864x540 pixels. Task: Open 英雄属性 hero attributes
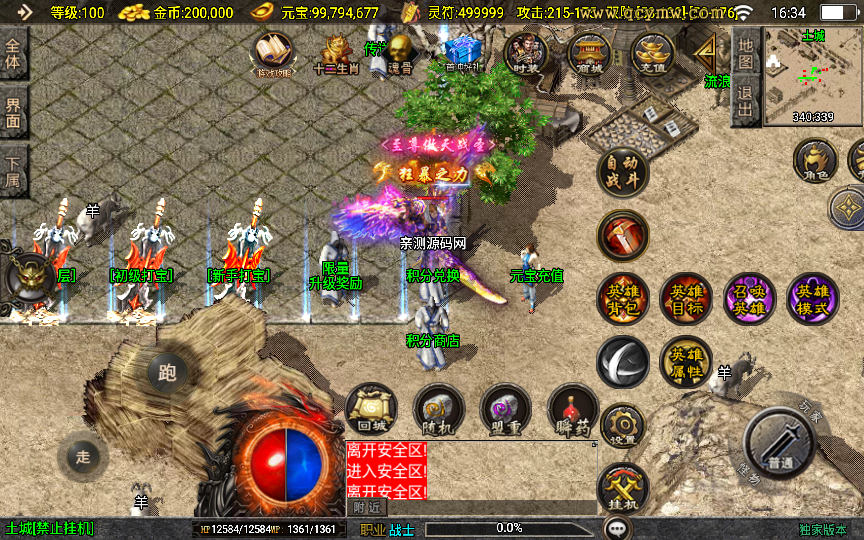click(685, 361)
